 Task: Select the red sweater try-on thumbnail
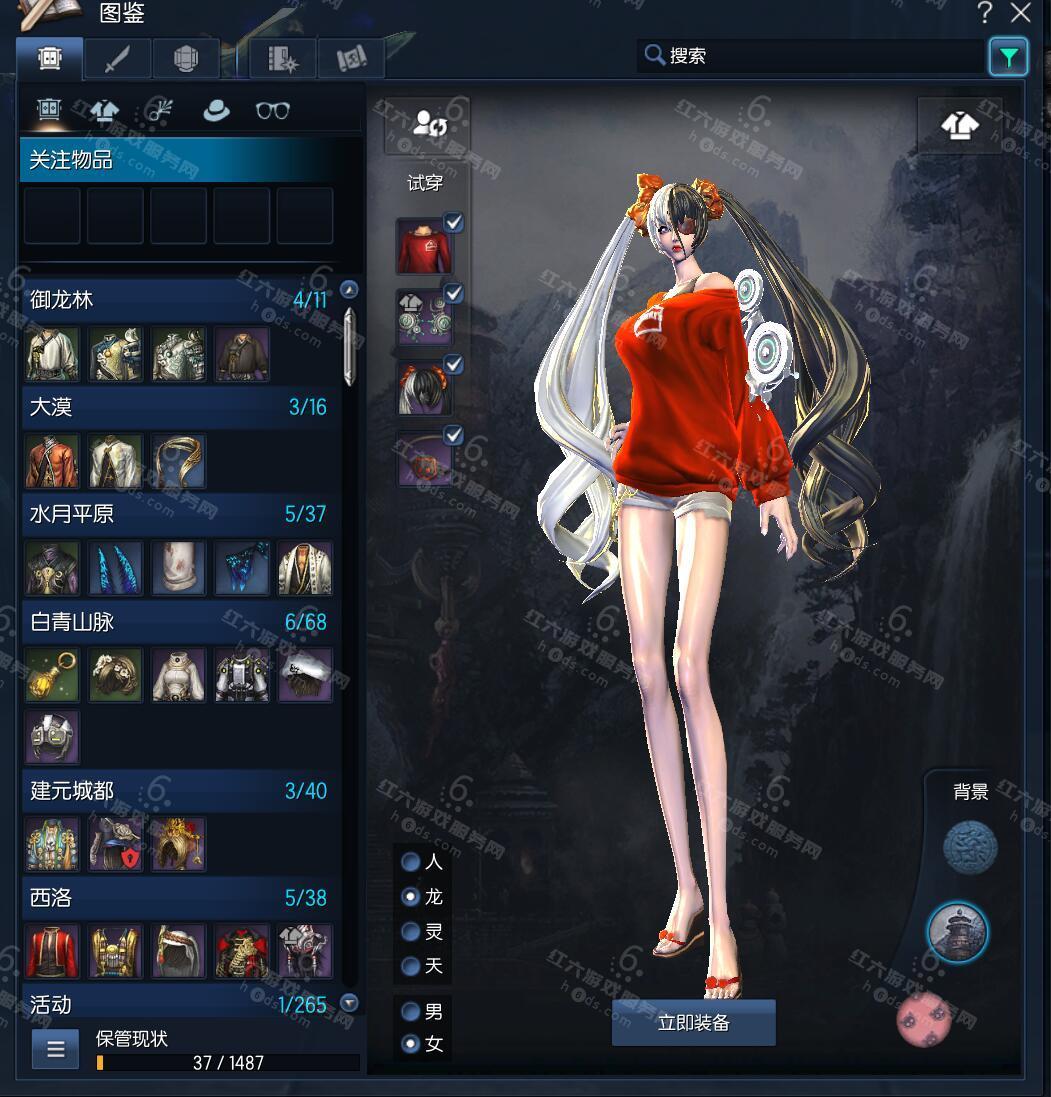pyautogui.click(x=422, y=247)
